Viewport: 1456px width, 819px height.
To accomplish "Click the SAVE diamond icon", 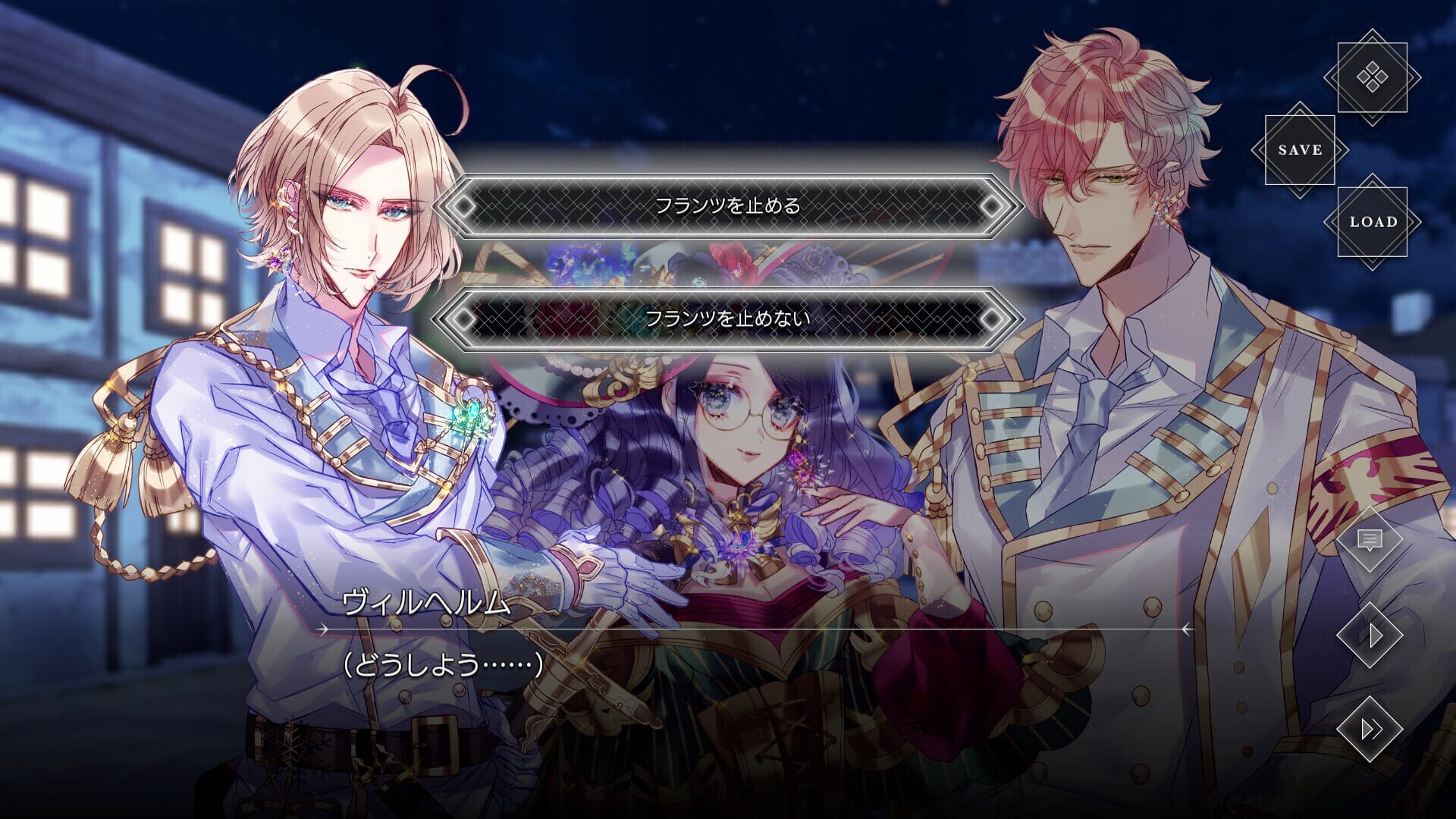I will click(x=1300, y=149).
